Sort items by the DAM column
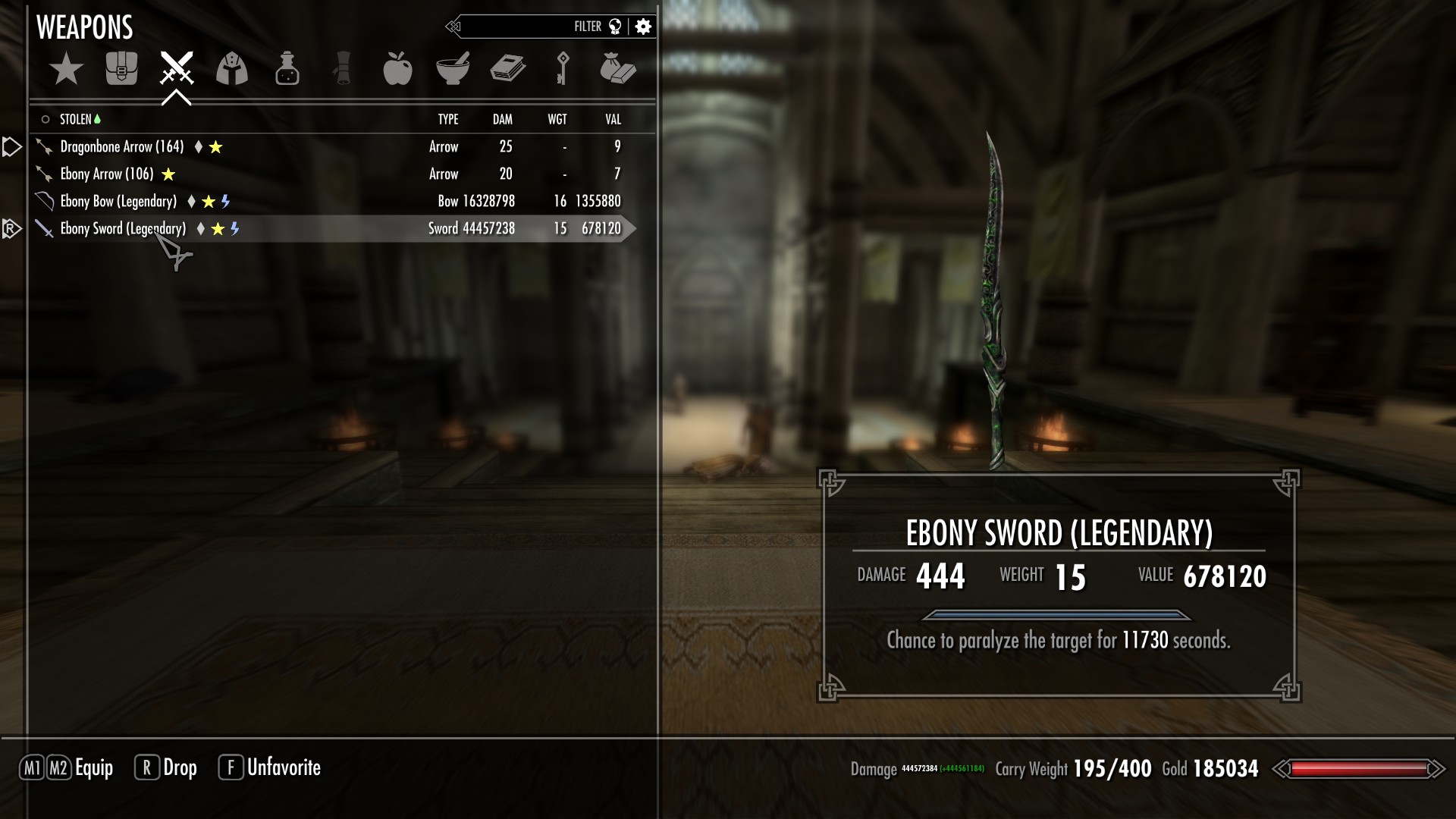This screenshot has height=819, width=1456. (x=502, y=119)
